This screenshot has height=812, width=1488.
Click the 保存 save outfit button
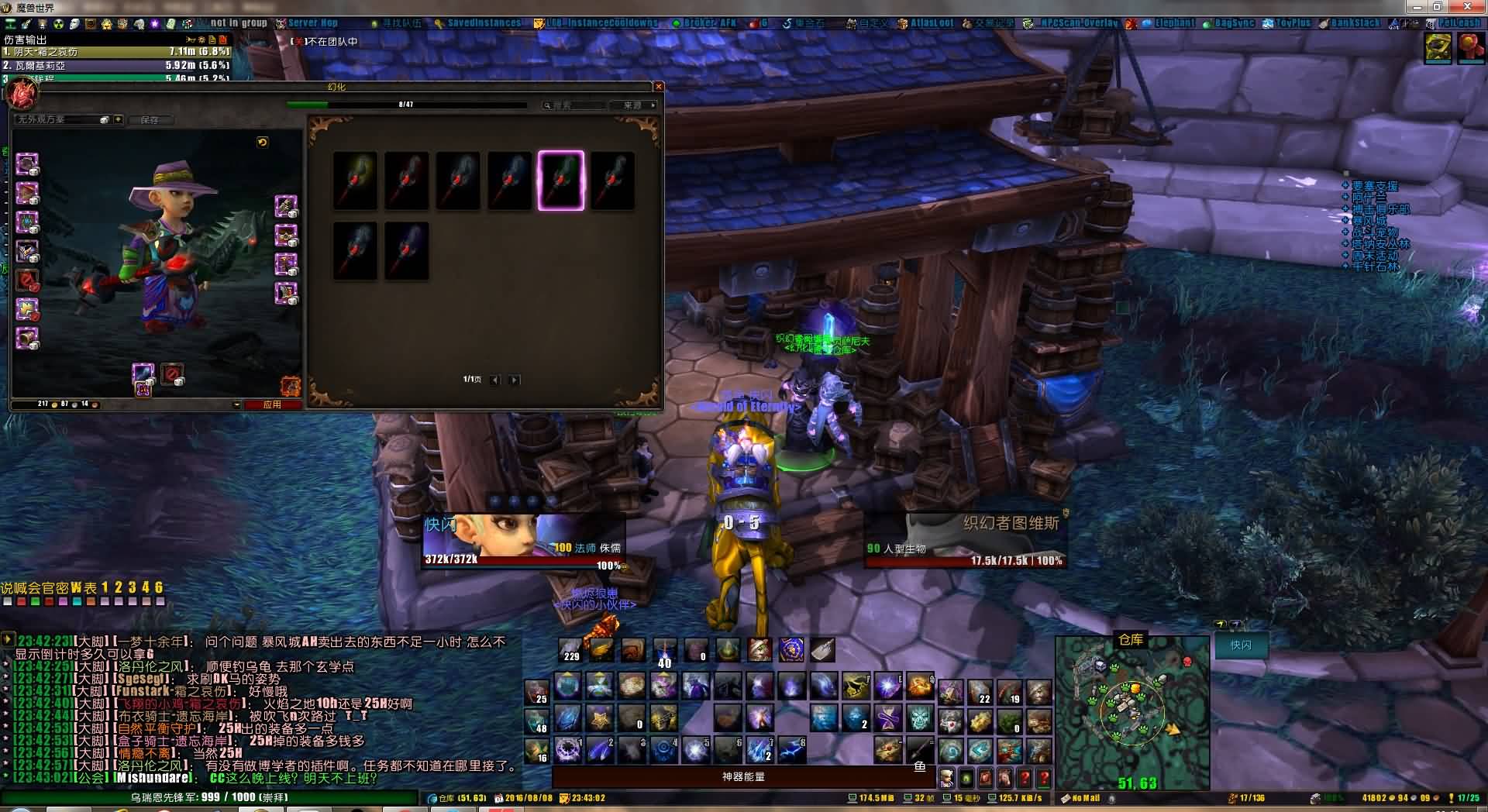(x=150, y=120)
